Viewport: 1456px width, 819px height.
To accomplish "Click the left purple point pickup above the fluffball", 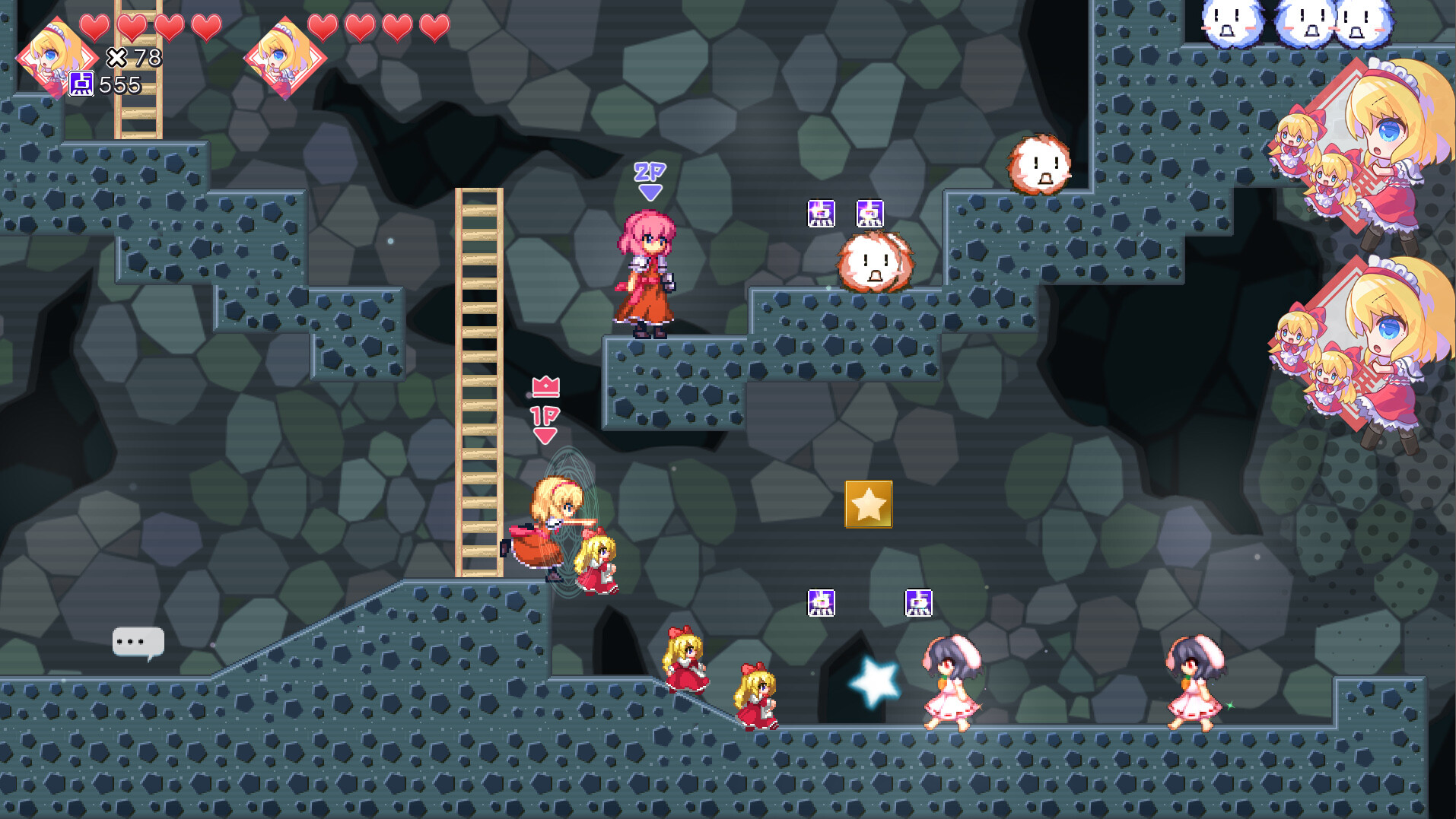I will (821, 213).
